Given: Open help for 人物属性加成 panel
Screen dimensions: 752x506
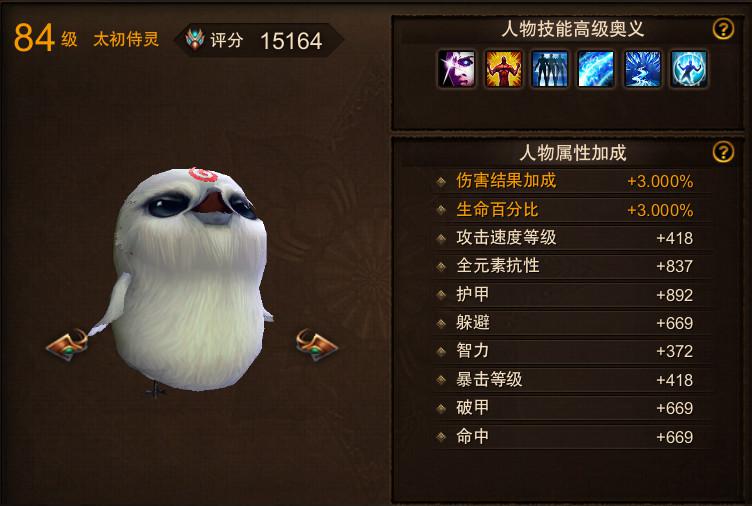Looking at the screenshot, I should pyautogui.click(x=723, y=152).
